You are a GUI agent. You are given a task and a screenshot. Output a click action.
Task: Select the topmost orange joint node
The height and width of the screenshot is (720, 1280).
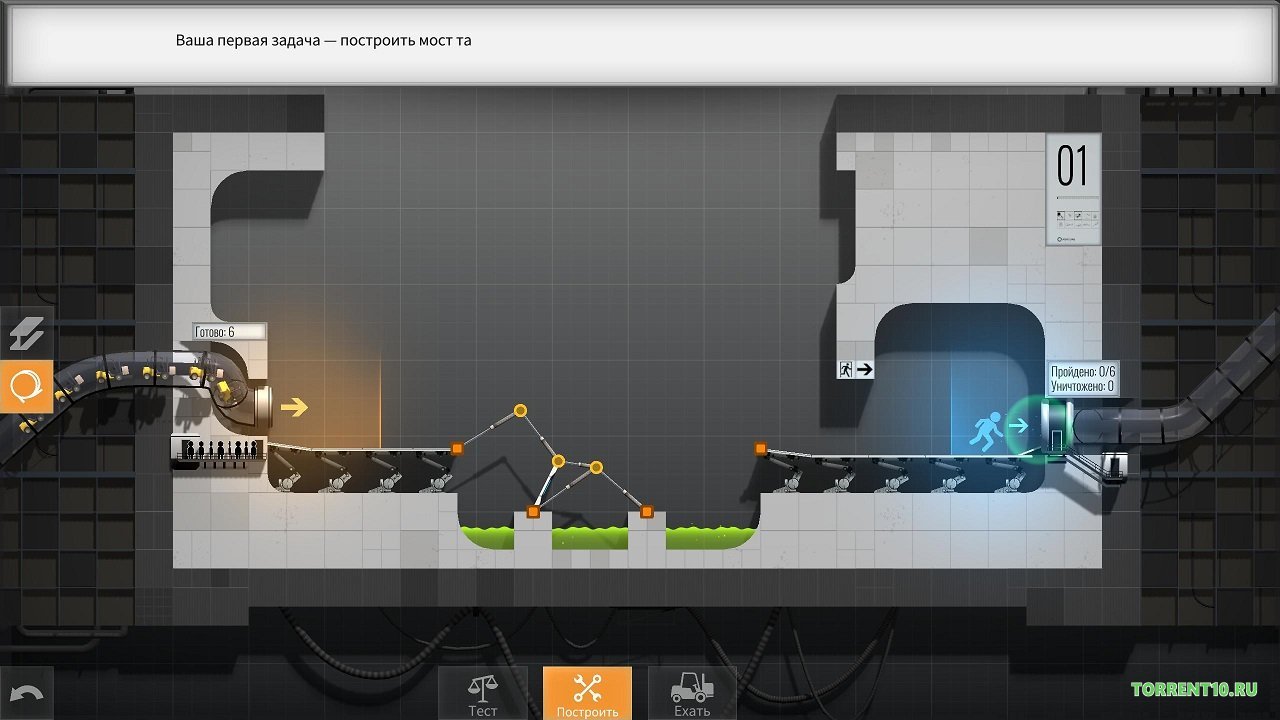[519, 409]
